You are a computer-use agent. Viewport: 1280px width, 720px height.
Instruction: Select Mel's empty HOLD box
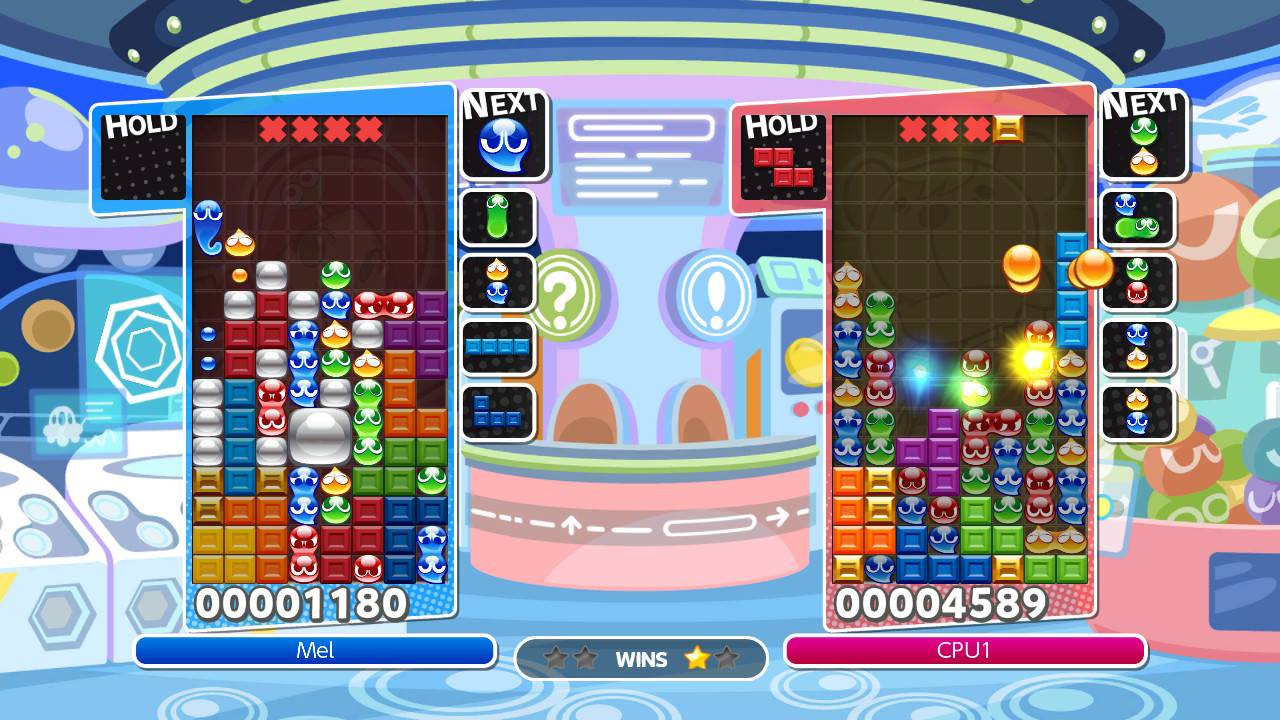pos(143,160)
